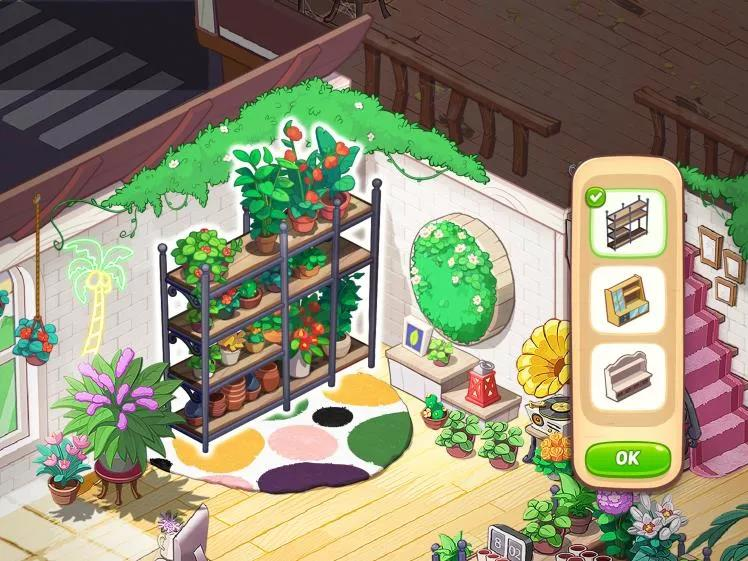Pick the white arched shelf option
The width and height of the screenshot is (748, 561).
[x=628, y=377]
